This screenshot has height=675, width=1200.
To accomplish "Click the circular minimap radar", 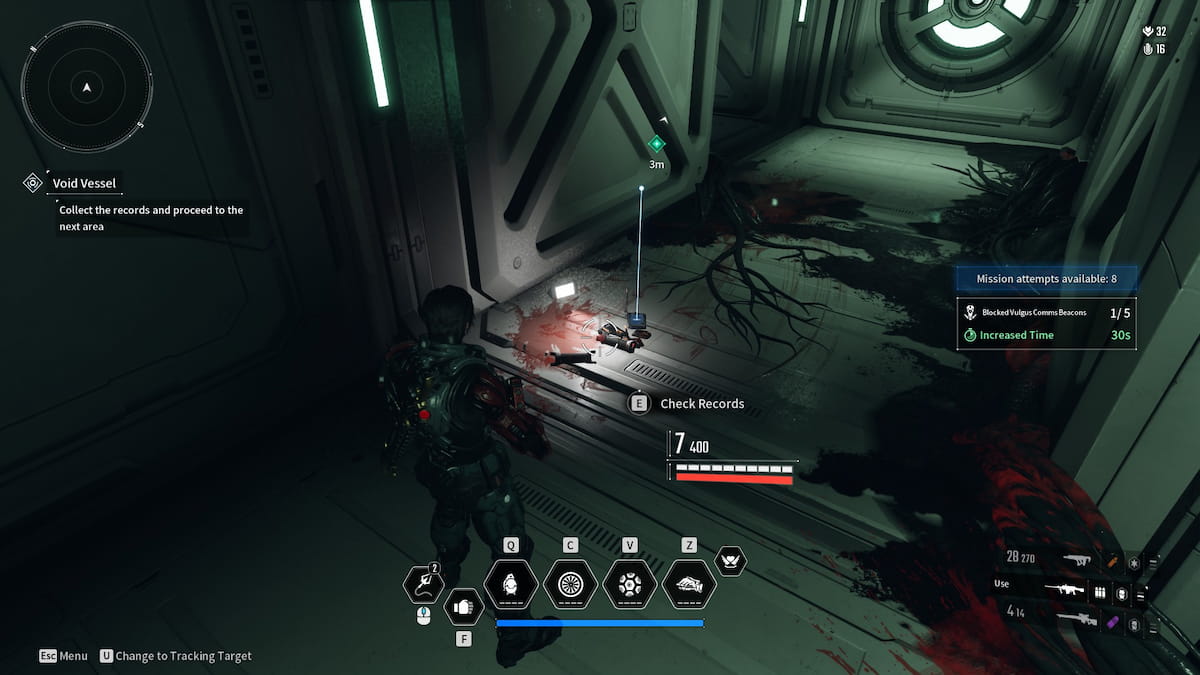I will 87,88.
